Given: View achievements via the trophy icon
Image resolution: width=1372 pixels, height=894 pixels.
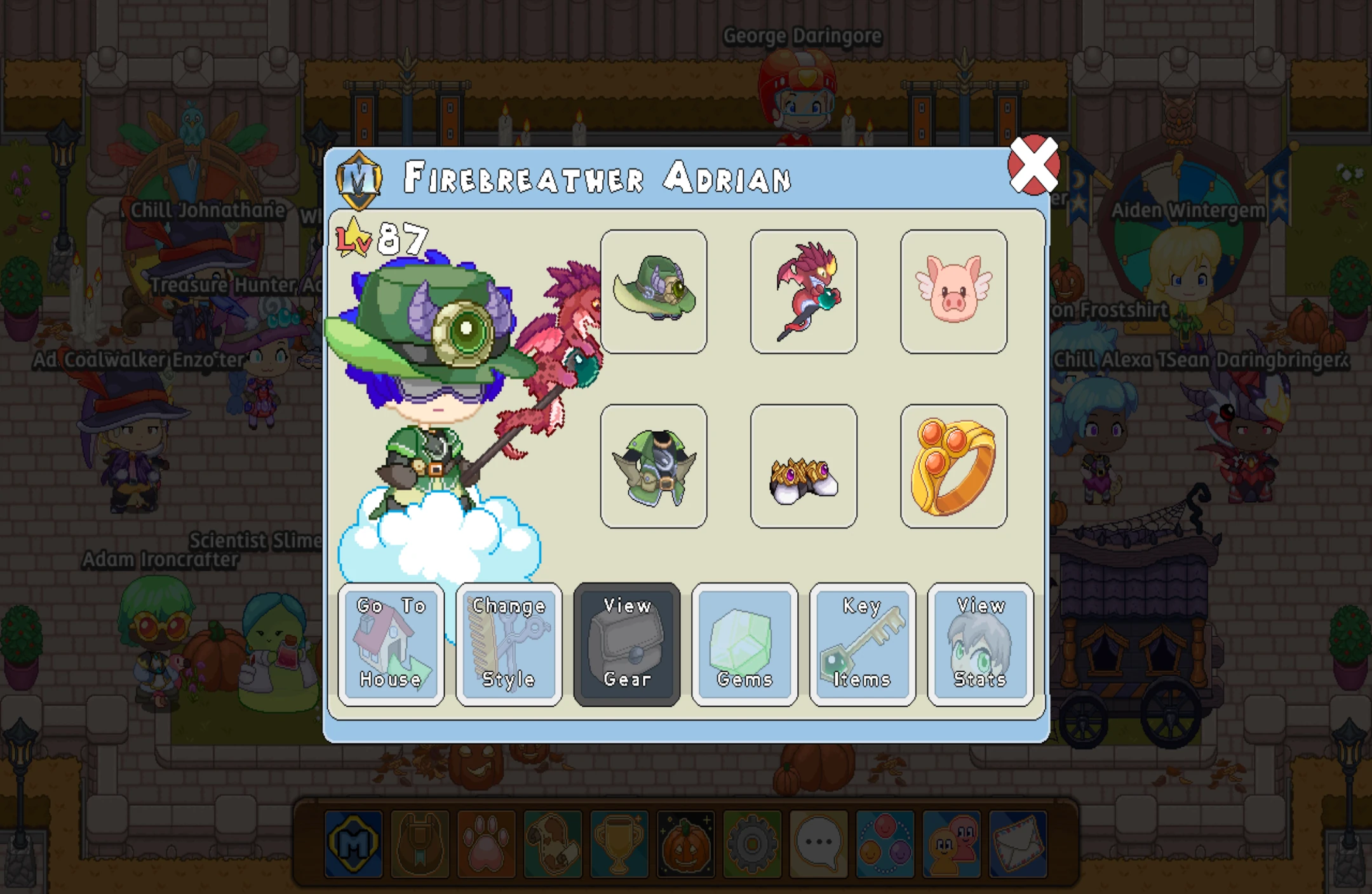Looking at the screenshot, I should click(x=619, y=844).
